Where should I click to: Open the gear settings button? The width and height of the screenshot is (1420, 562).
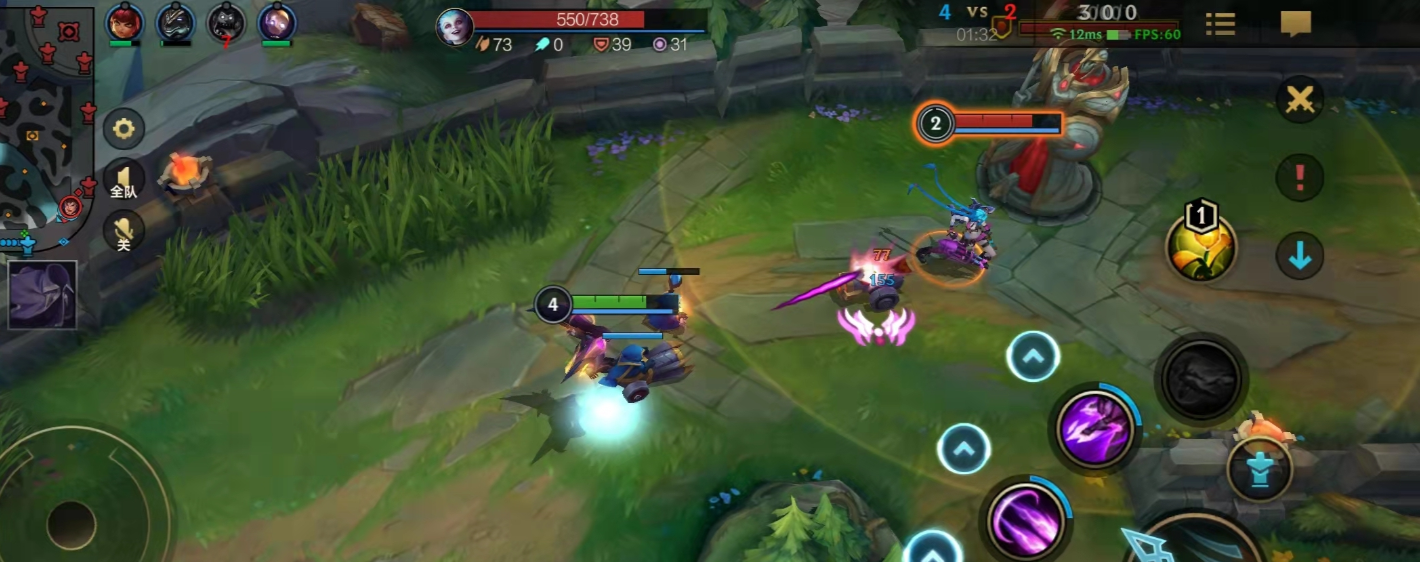click(x=124, y=129)
